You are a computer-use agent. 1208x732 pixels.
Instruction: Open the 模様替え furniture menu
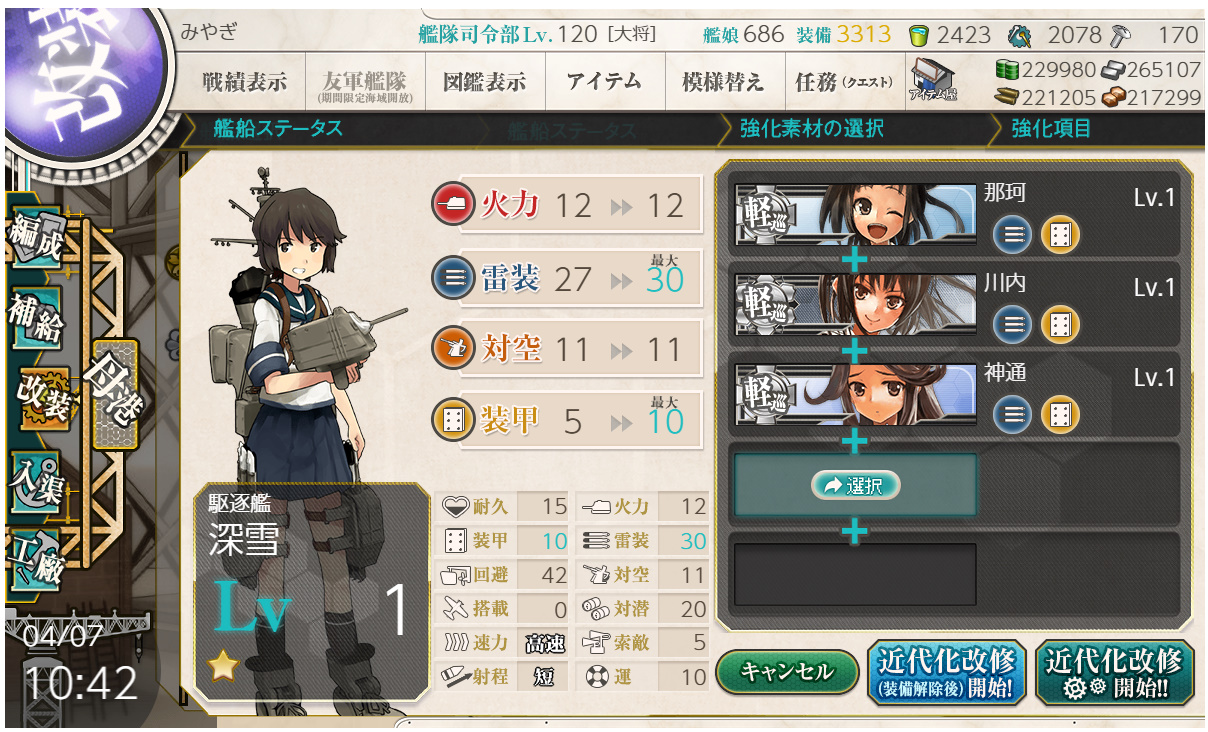tap(723, 82)
